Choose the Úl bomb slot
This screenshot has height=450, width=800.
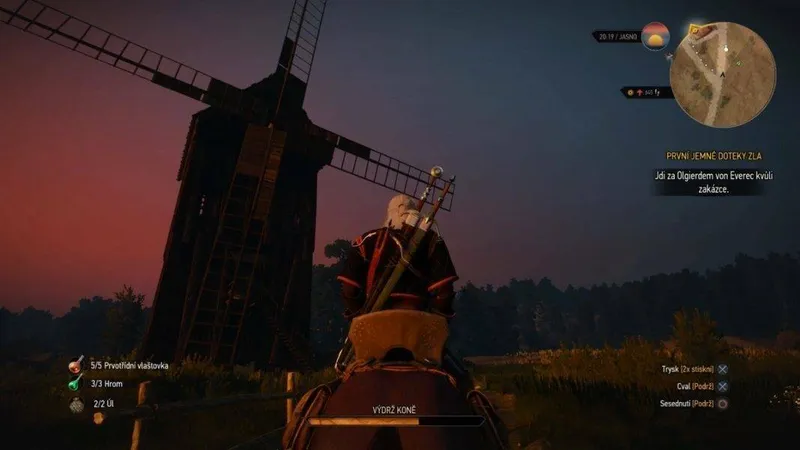[x=78, y=404]
